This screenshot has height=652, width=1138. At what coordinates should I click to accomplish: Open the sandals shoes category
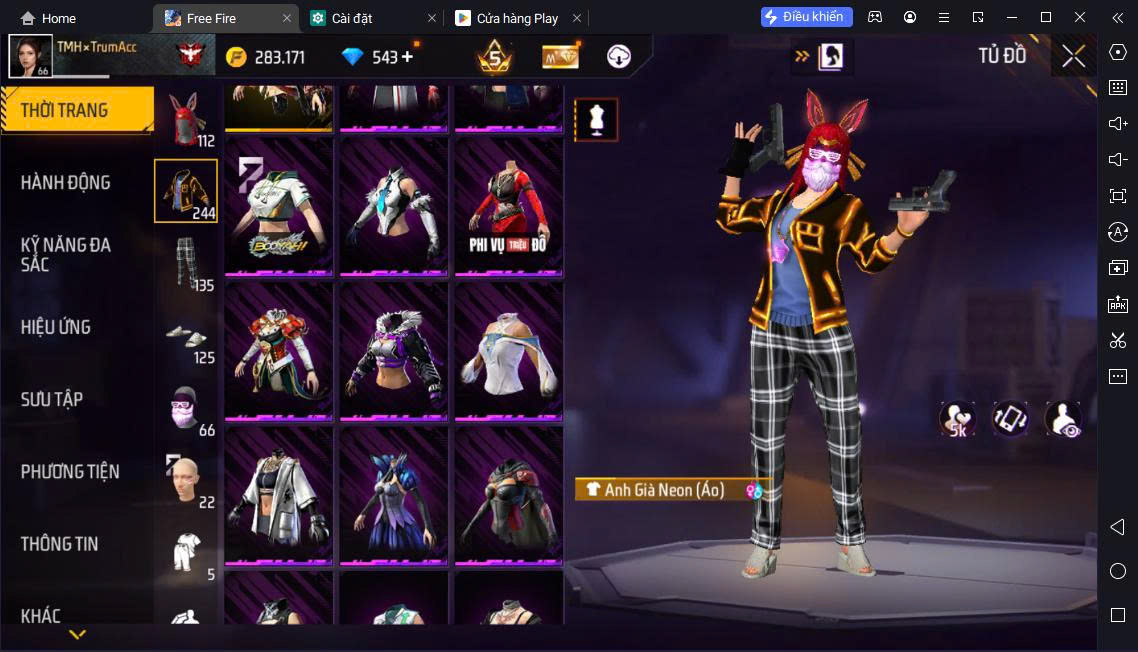coord(186,337)
